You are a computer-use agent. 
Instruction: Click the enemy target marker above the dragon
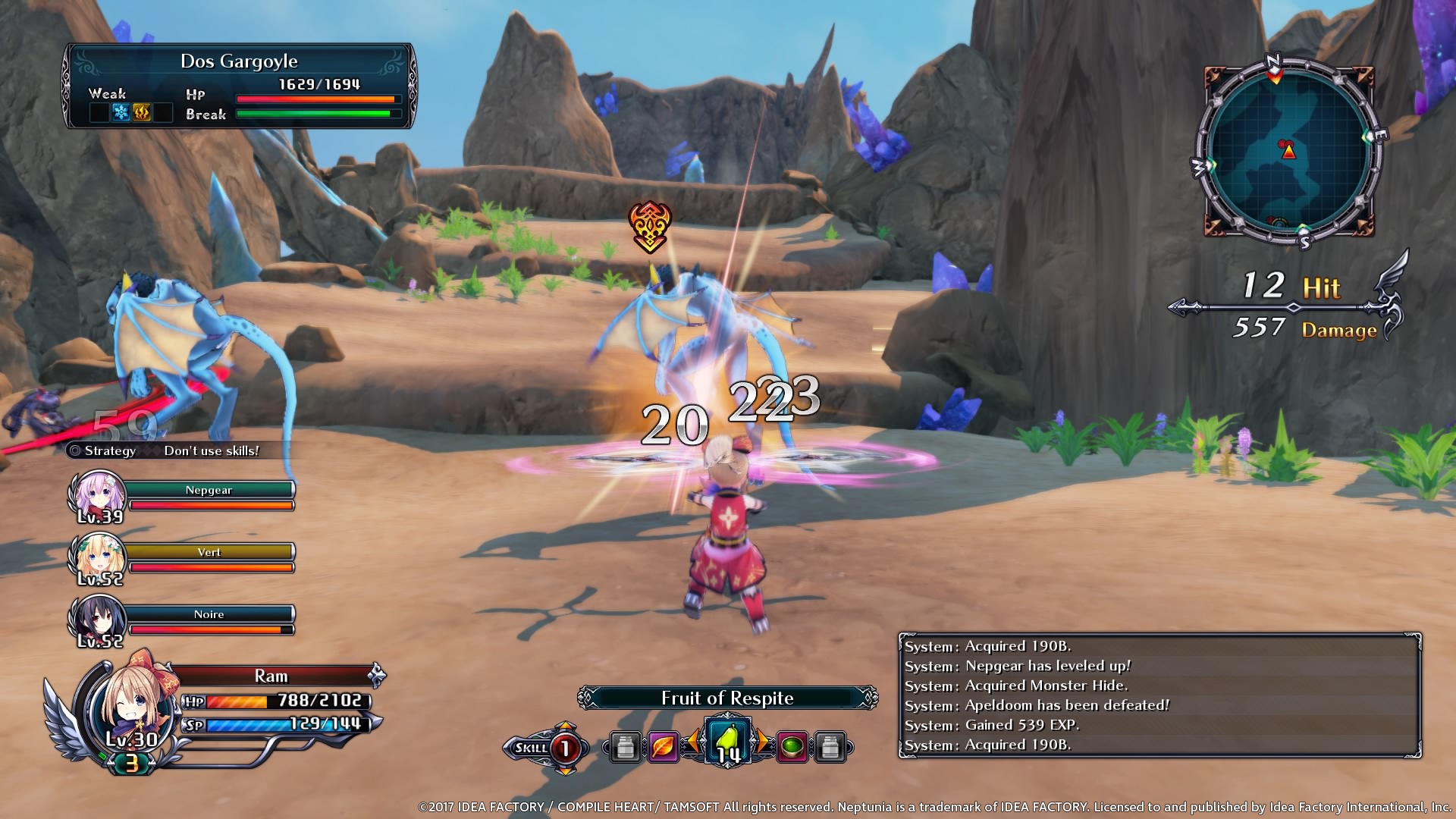pos(651,225)
